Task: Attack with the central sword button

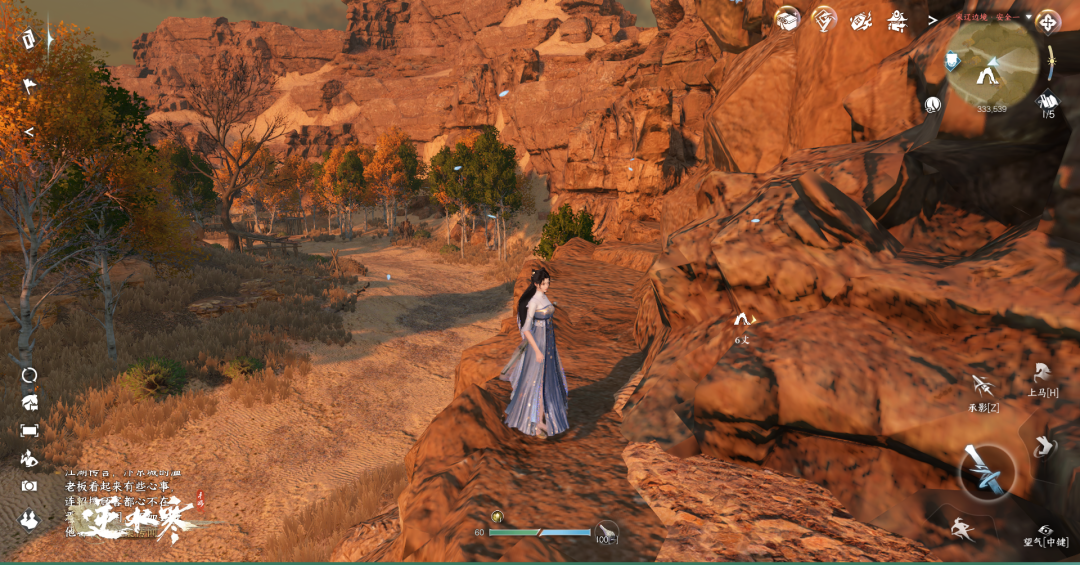Action: coord(987,471)
